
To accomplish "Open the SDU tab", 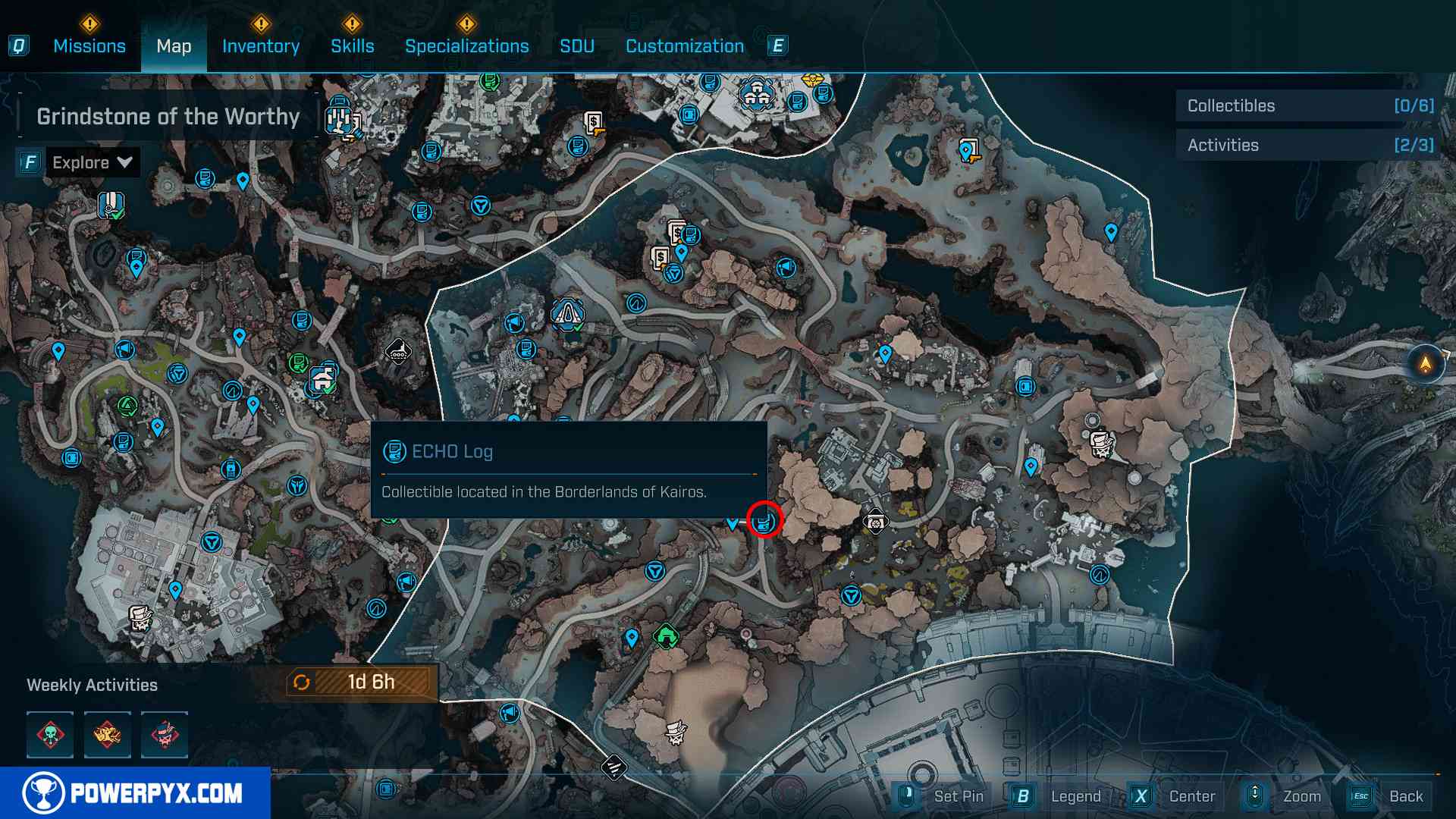I will tap(577, 46).
